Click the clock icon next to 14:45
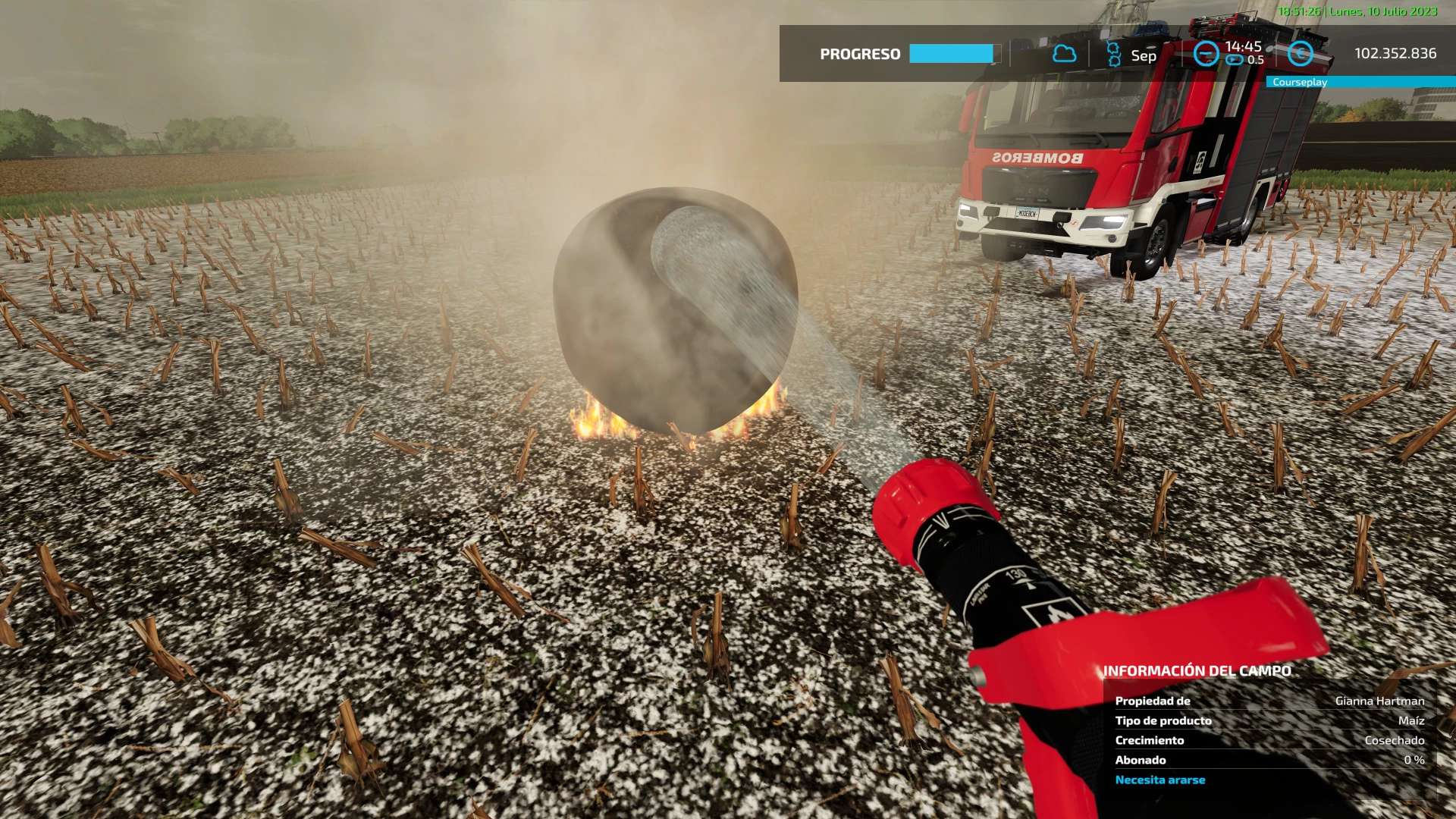1456x819 pixels. [1206, 54]
